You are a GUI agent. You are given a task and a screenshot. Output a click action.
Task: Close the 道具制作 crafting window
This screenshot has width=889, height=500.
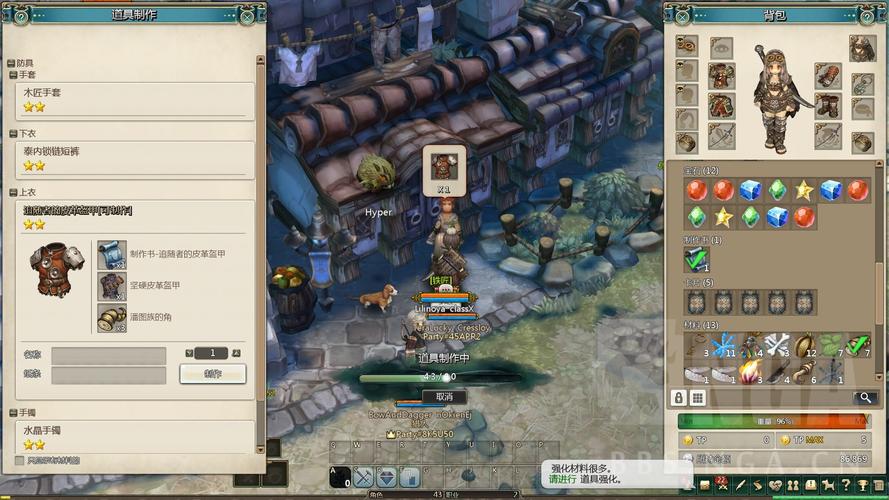tap(247, 16)
